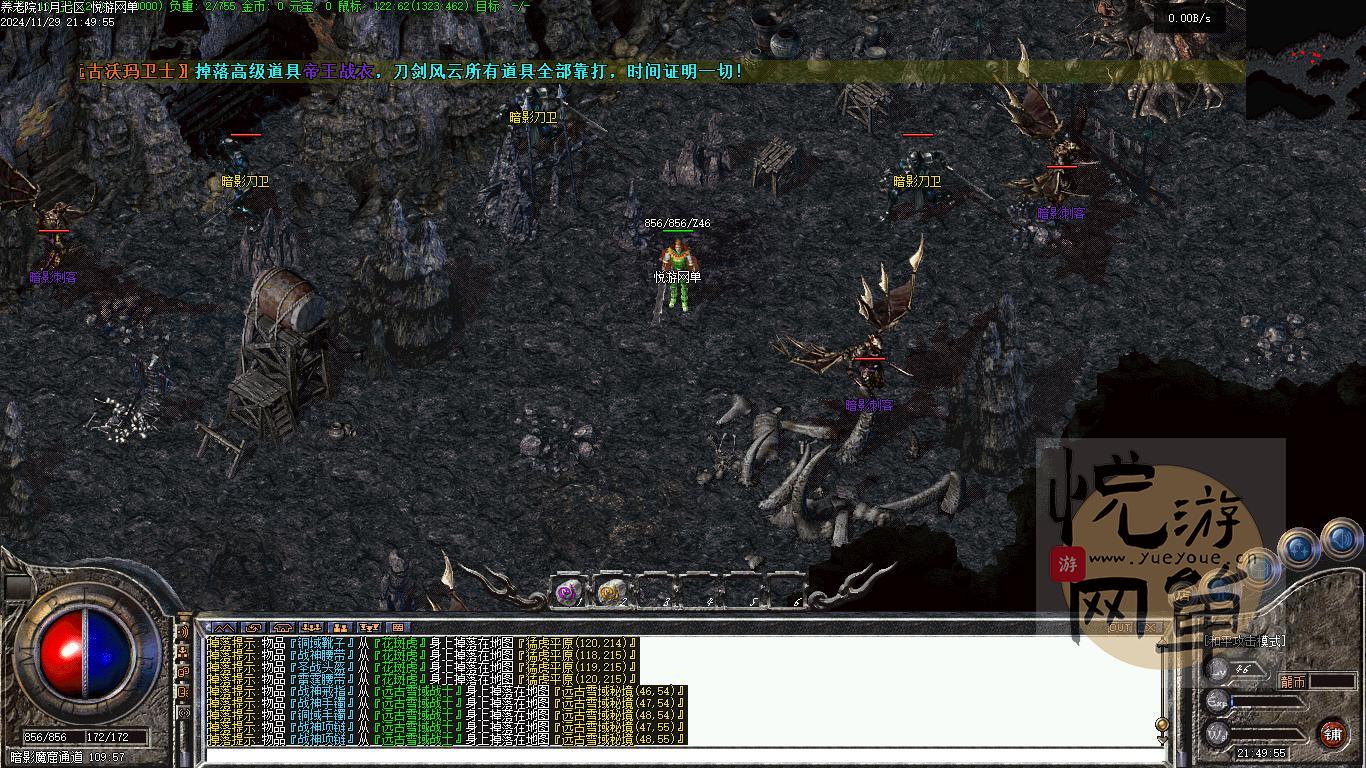Click the EX button beside OUT
Screen dimensions: 1366x768
click(1151, 628)
